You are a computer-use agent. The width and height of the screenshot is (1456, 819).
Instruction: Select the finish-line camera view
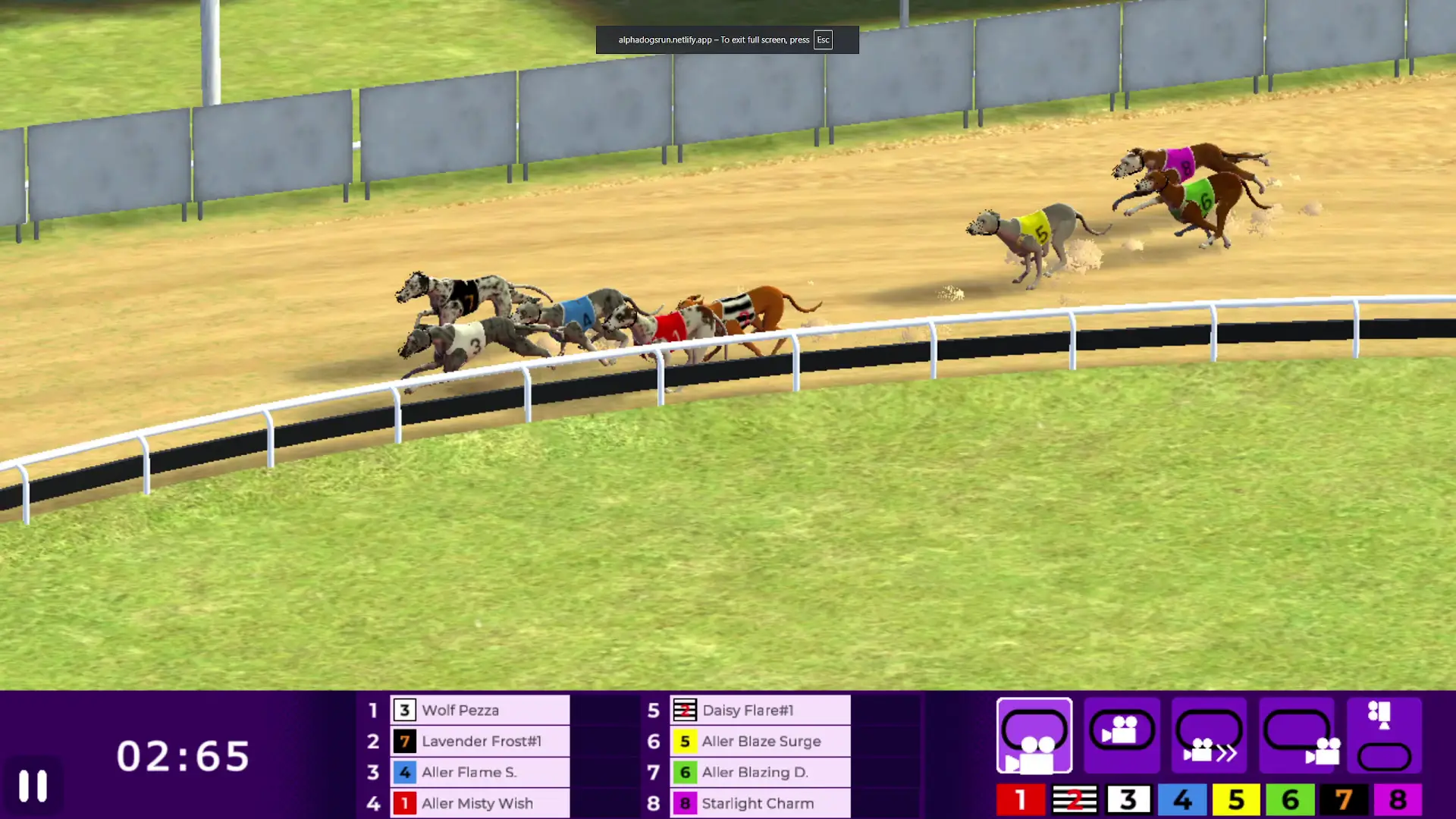point(1298,736)
